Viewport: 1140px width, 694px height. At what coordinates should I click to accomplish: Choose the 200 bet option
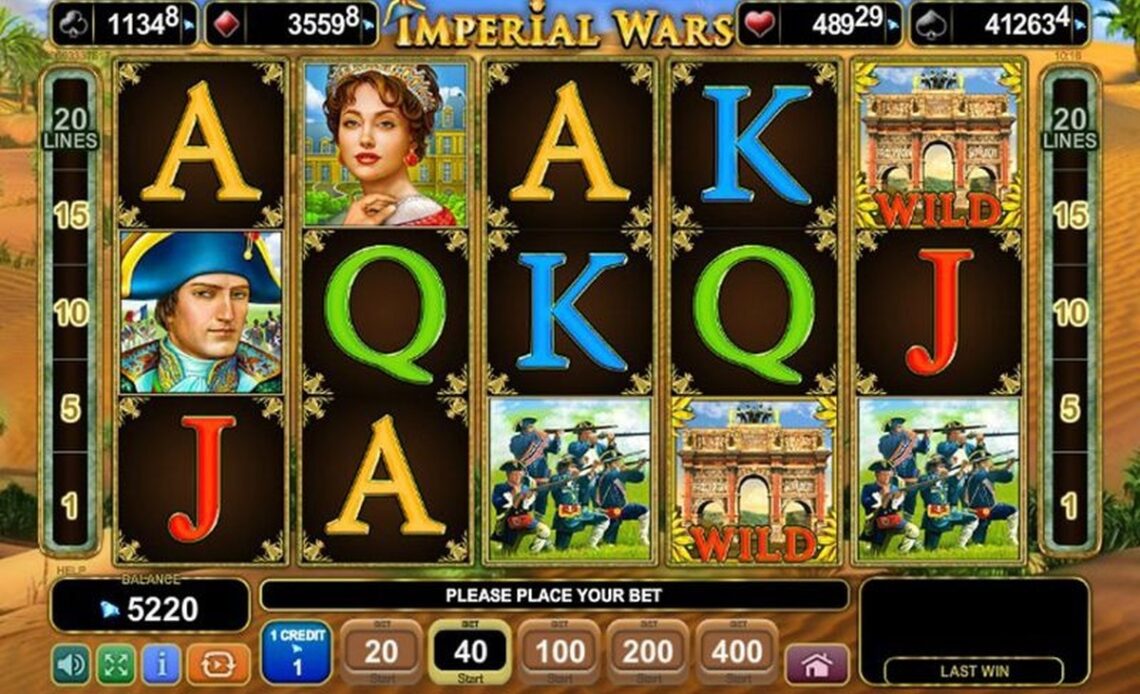tap(648, 654)
